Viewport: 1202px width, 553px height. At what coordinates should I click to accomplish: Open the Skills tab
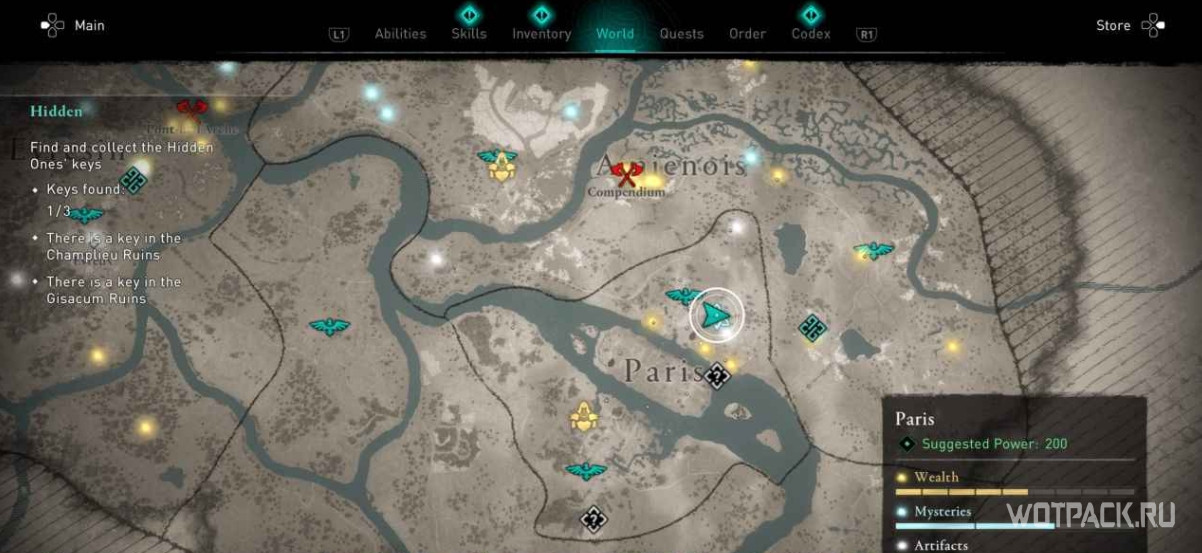[469, 33]
